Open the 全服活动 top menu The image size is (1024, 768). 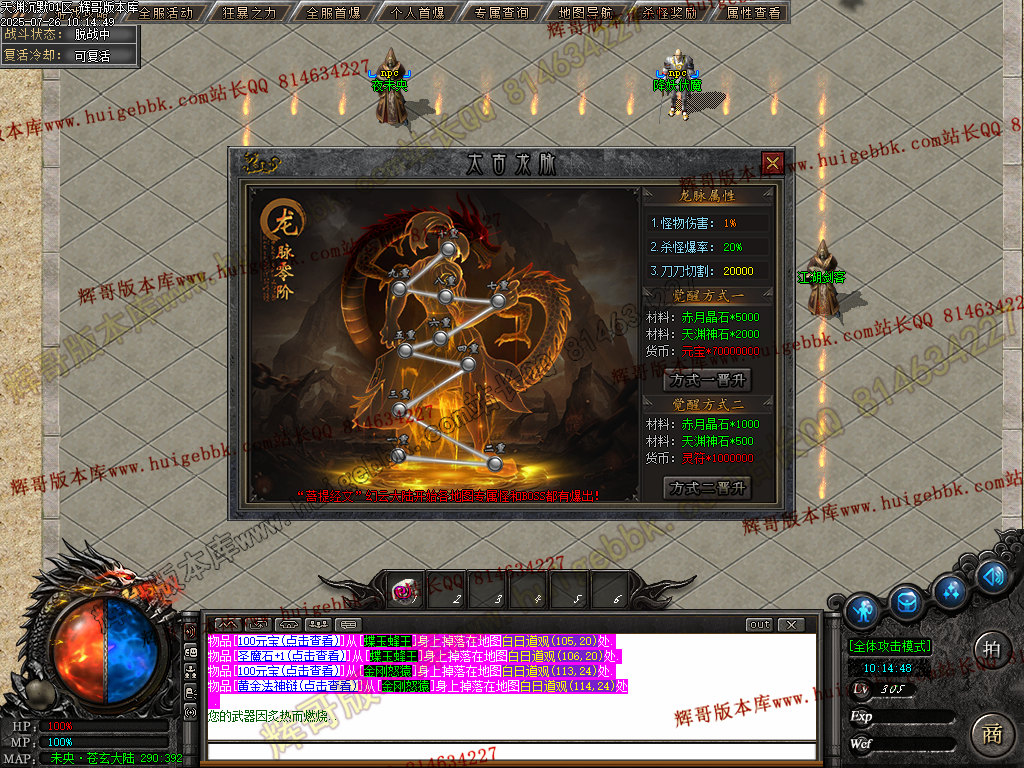click(165, 13)
